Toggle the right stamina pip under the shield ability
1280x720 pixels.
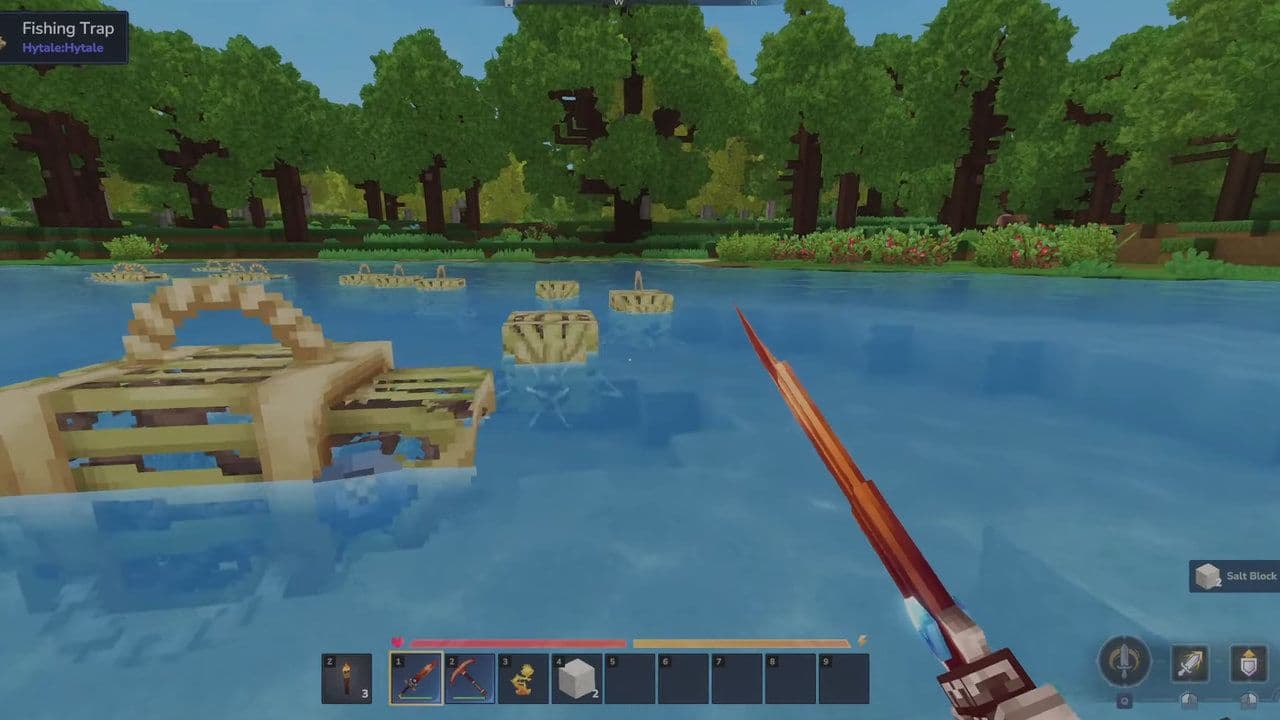1250,701
